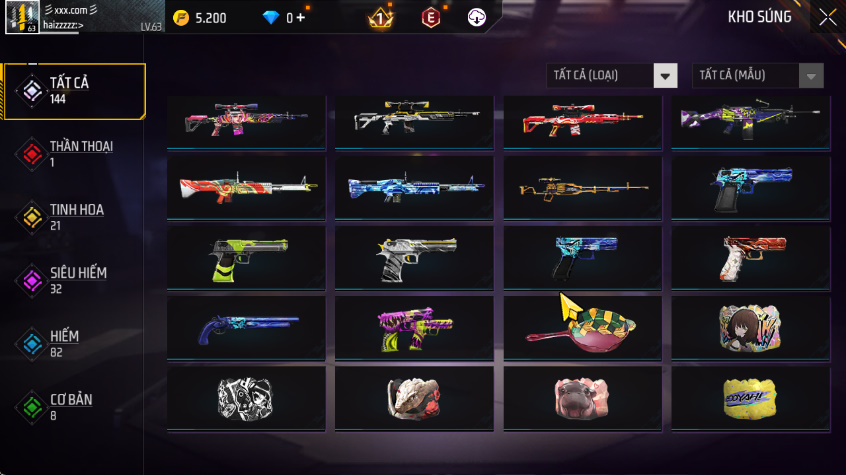
Task: Select the black-and-white graffiti gloo wall skin
Action: coord(246,397)
